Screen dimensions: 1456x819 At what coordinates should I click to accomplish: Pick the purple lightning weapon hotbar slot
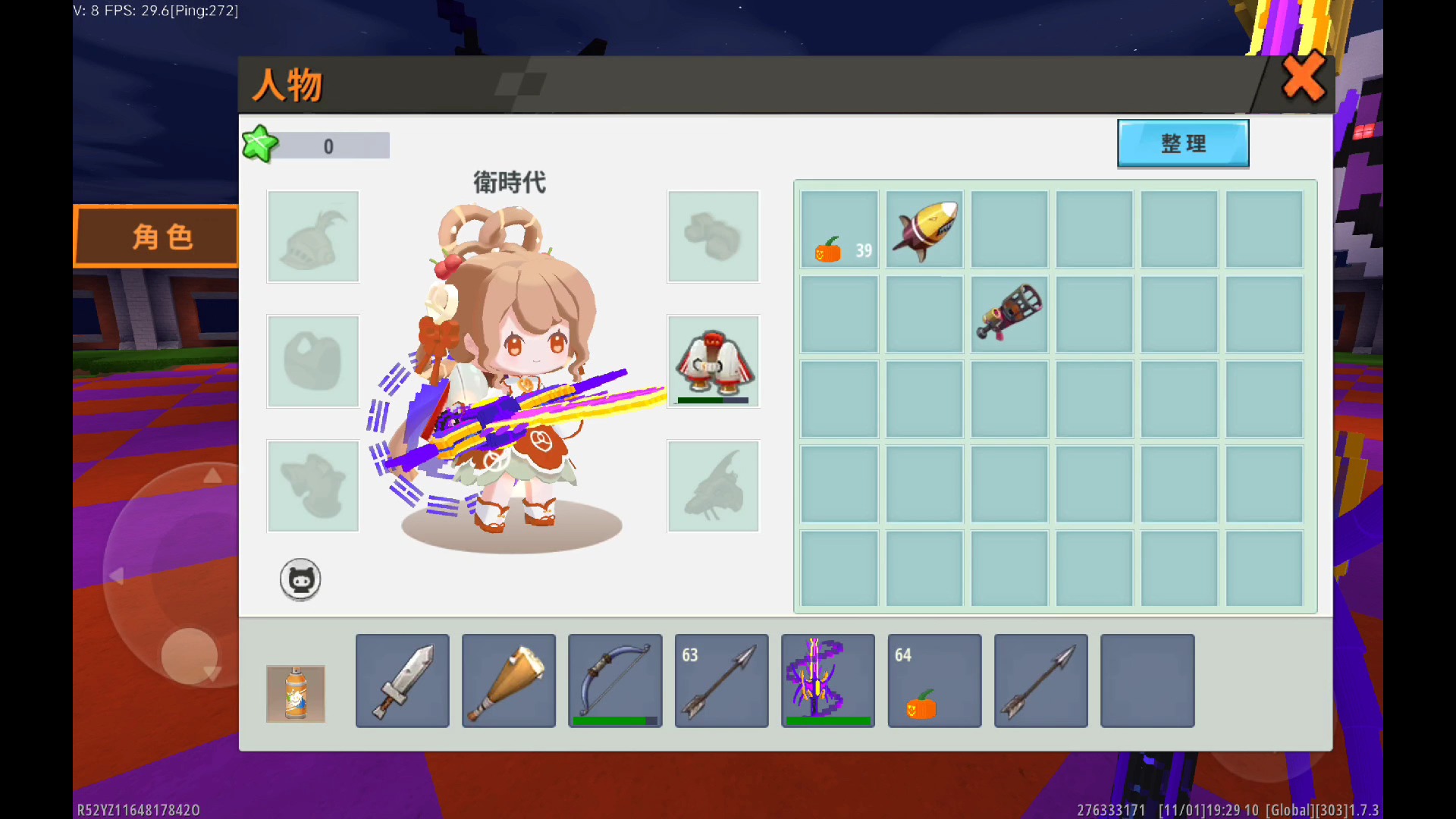click(828, 680)
